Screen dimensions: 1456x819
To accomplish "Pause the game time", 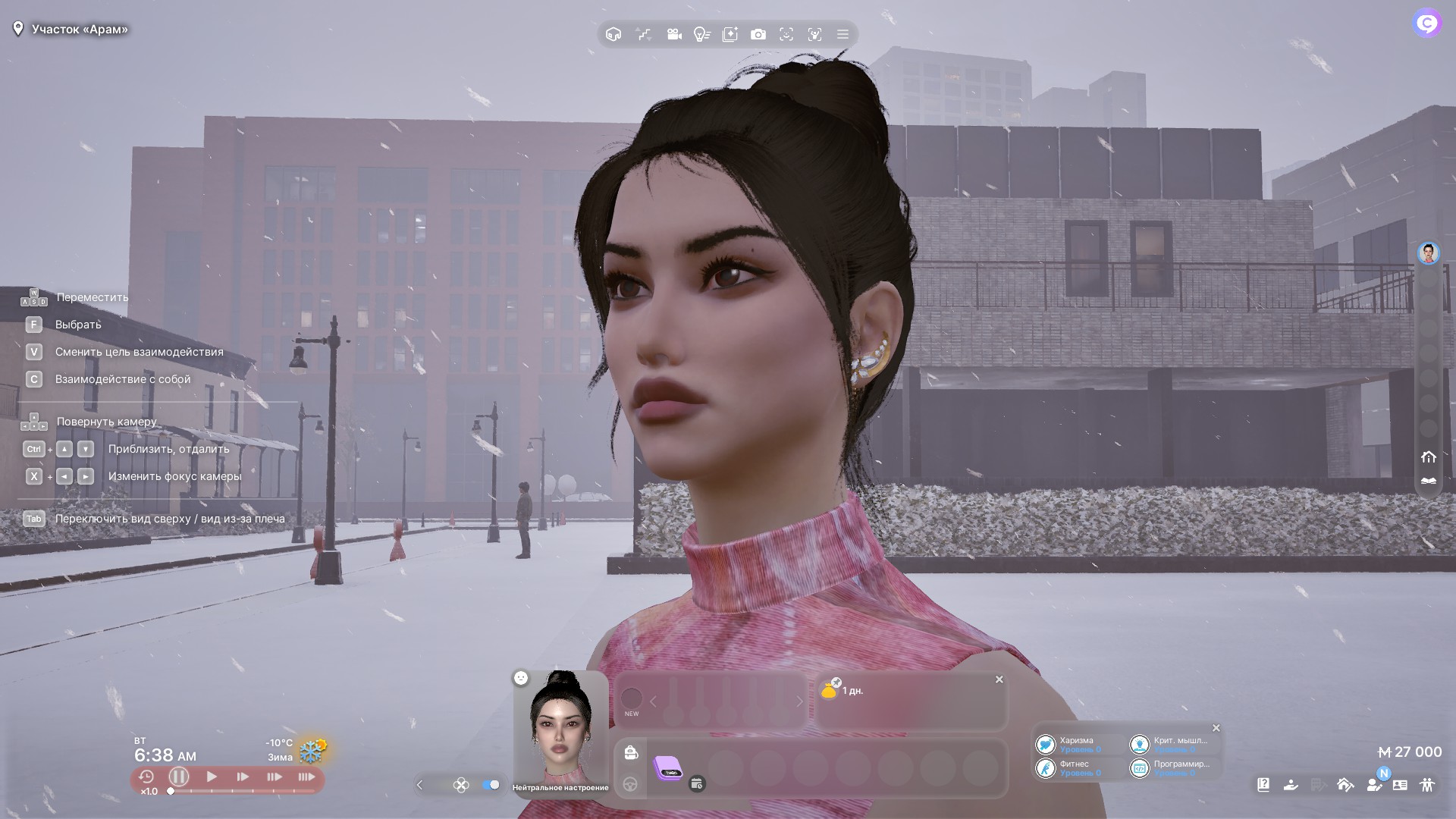I will (179, 777).
